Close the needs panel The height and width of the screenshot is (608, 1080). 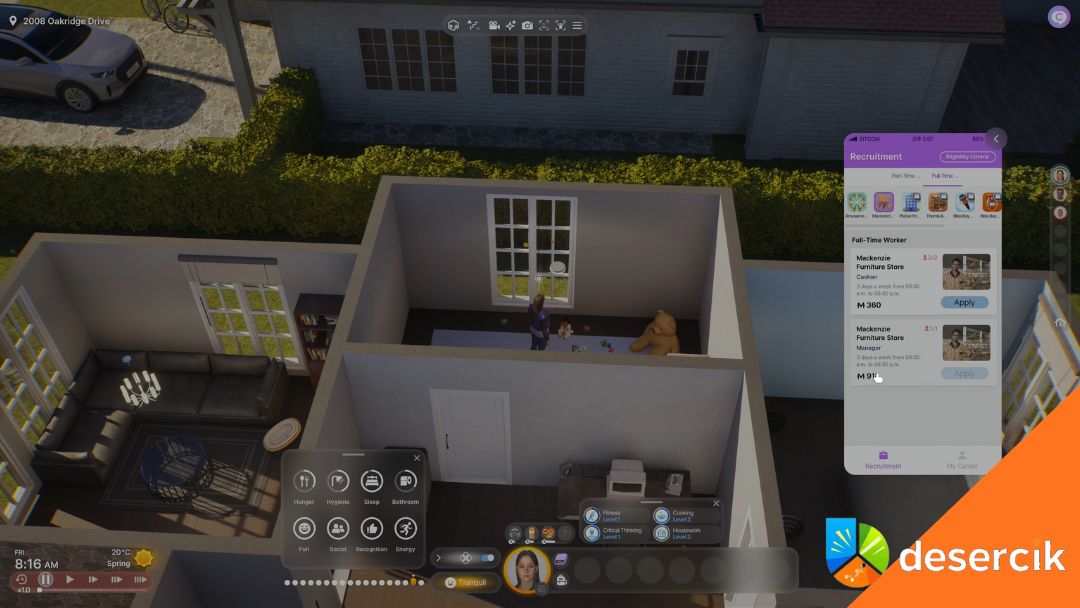(417, 458)
